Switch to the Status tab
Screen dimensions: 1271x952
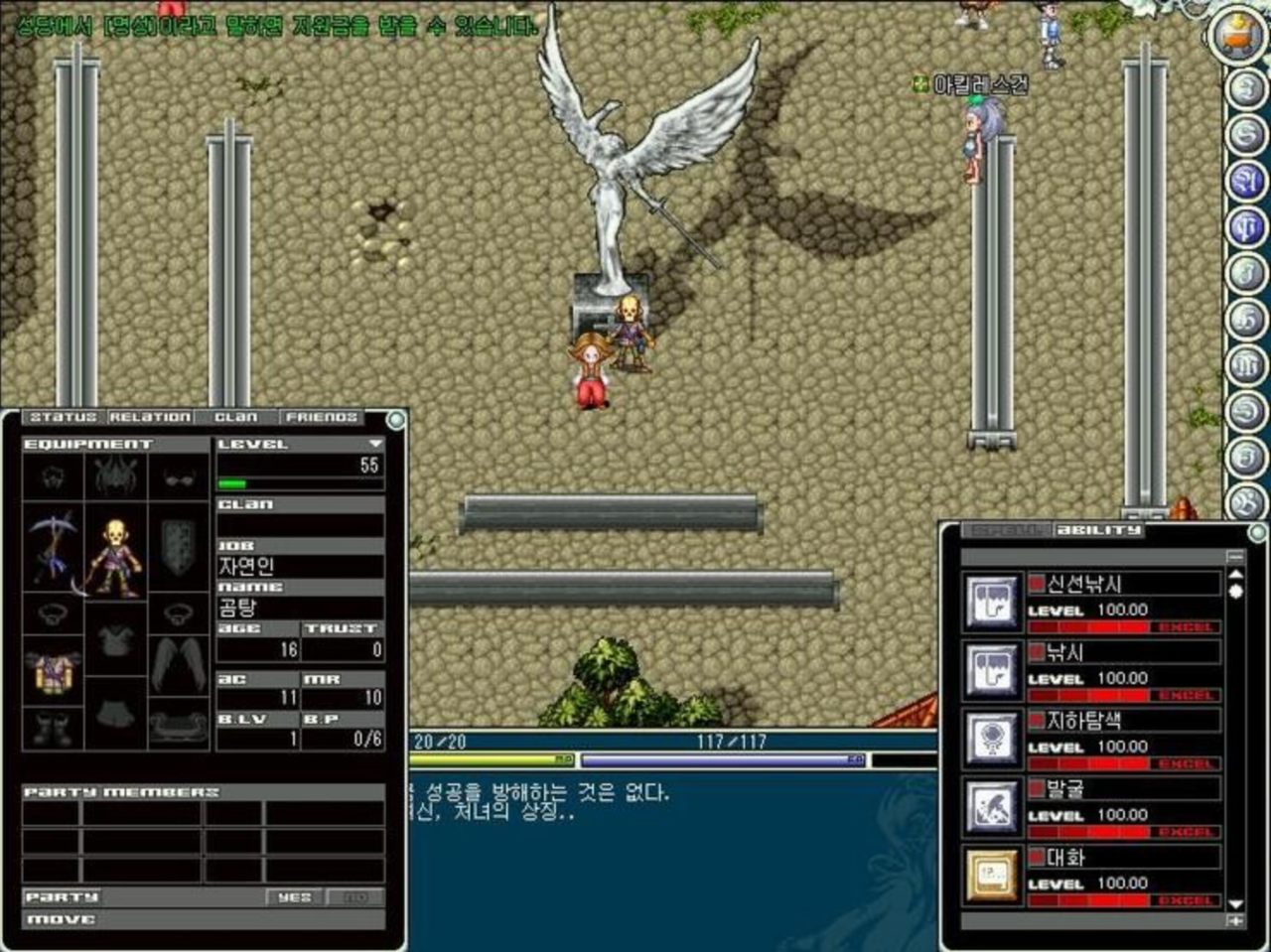click(x=63, y=418)
